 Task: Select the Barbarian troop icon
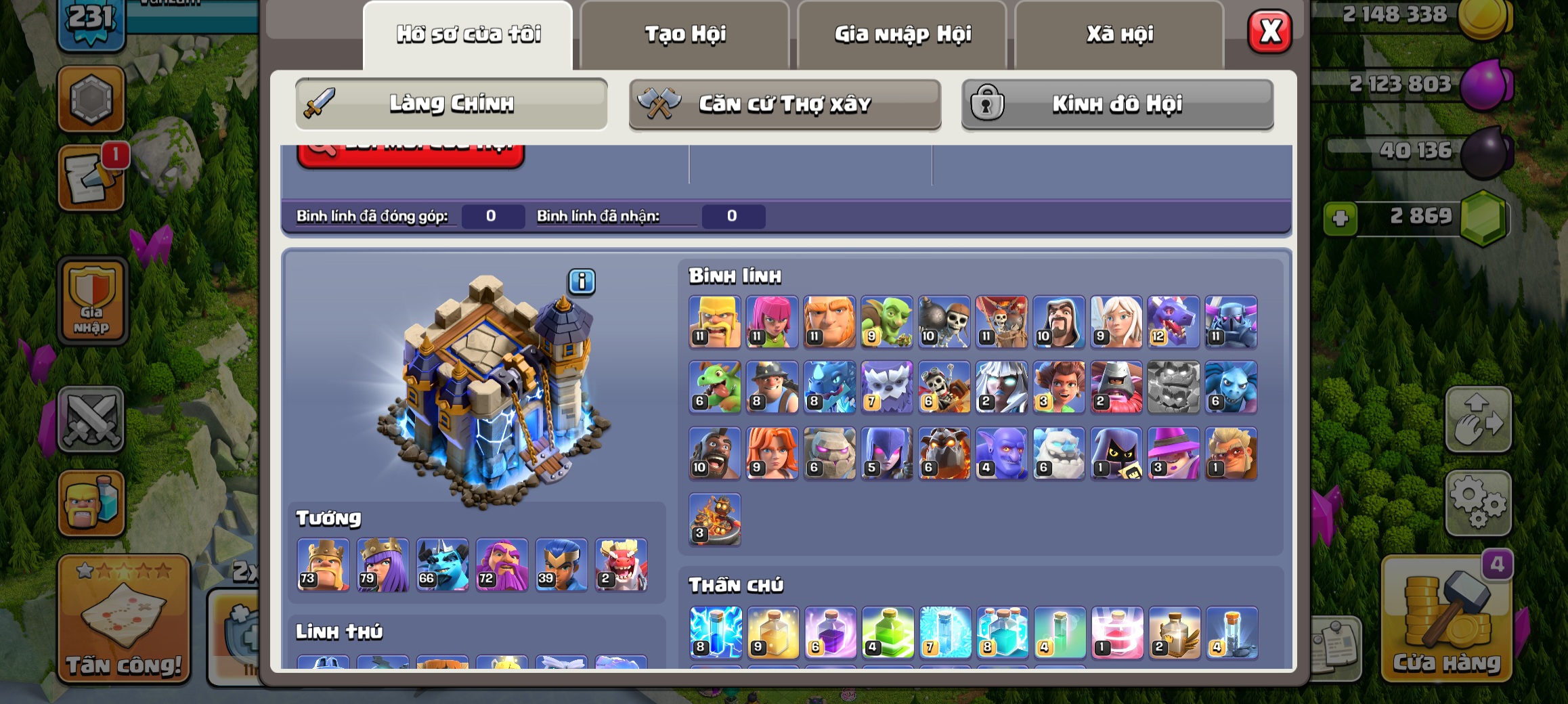(x=715, y=322)
